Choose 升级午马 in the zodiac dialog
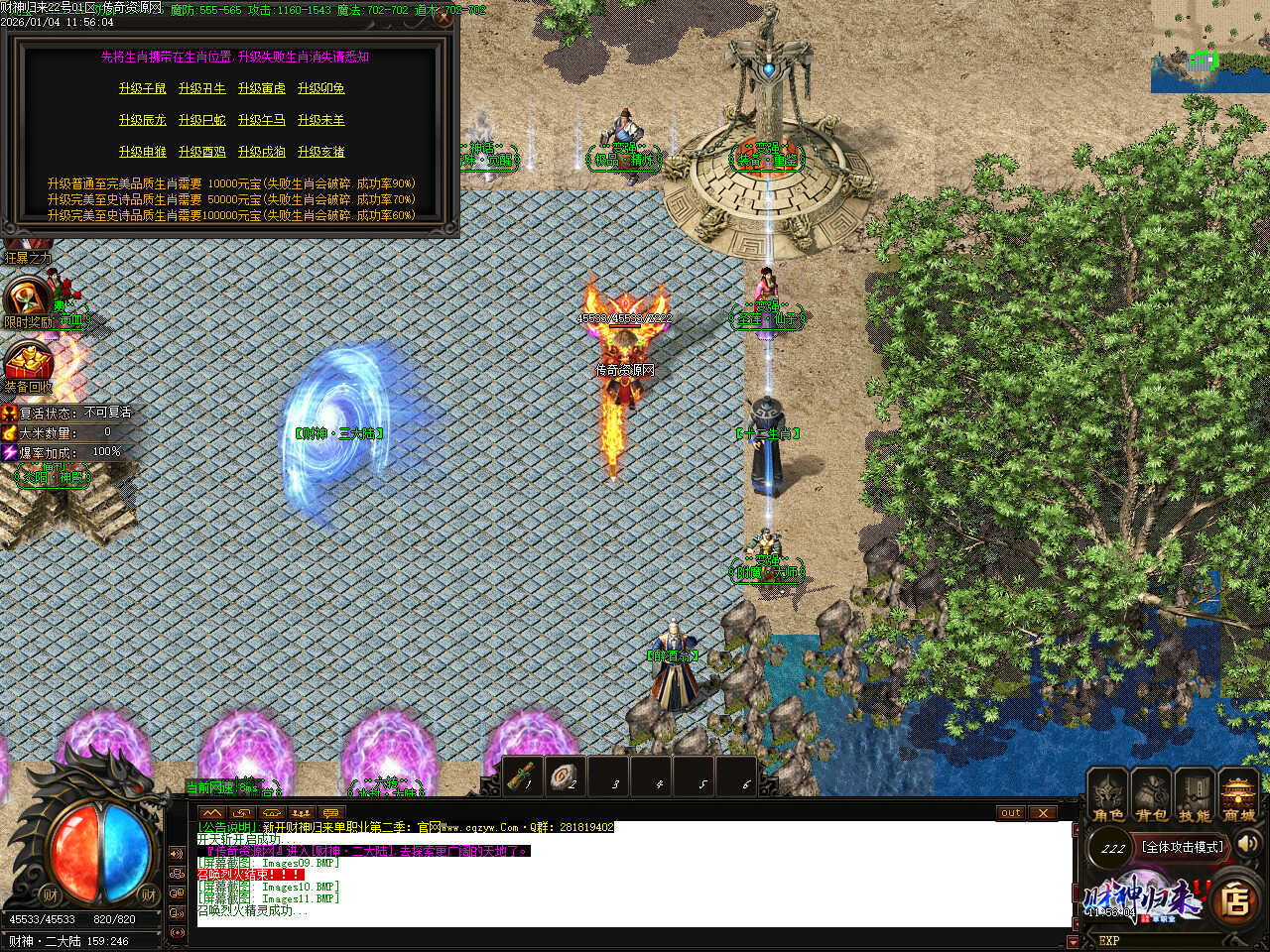1270x952 pixels. click(262, 121)
